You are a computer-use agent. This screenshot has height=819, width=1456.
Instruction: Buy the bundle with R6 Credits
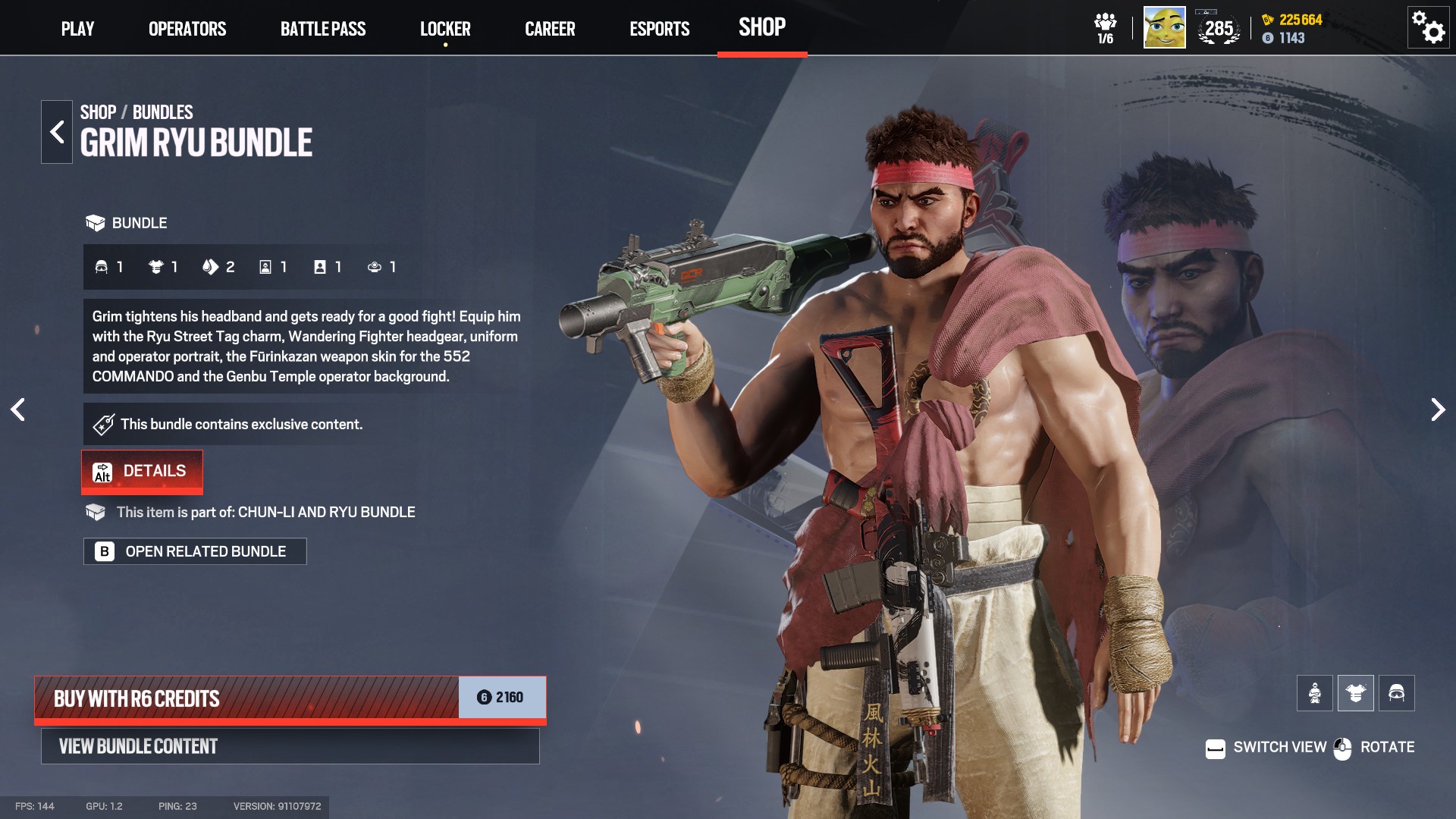point(290,698)
